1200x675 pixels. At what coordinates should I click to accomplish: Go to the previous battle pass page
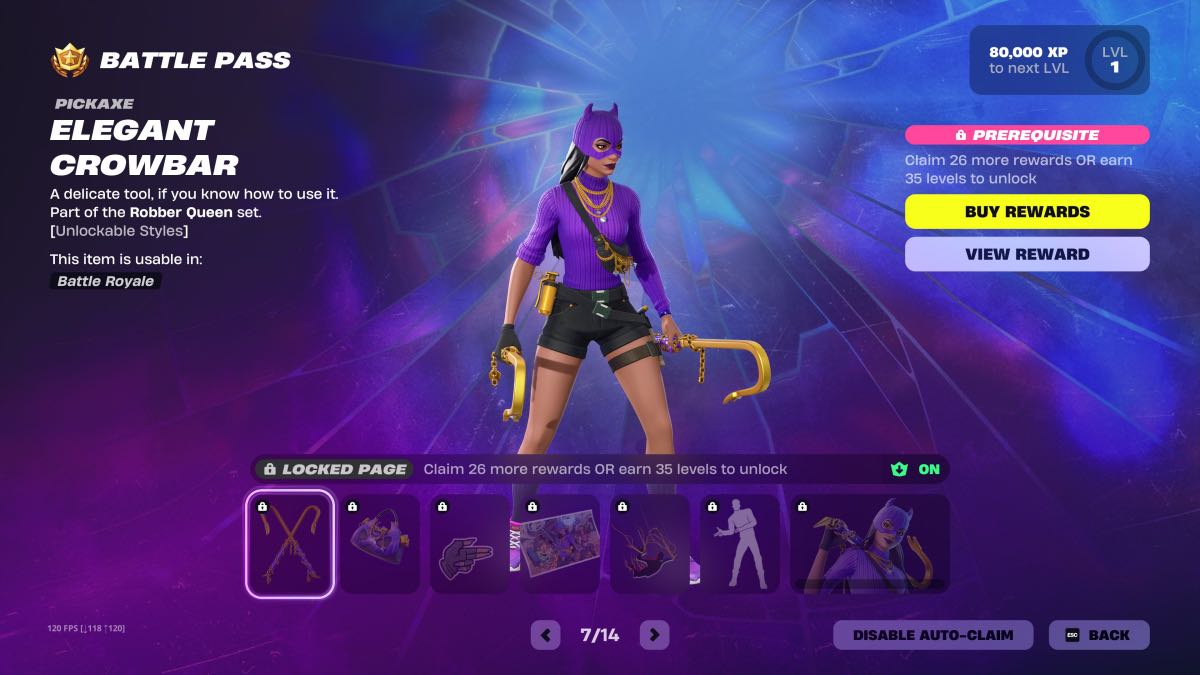545,635
